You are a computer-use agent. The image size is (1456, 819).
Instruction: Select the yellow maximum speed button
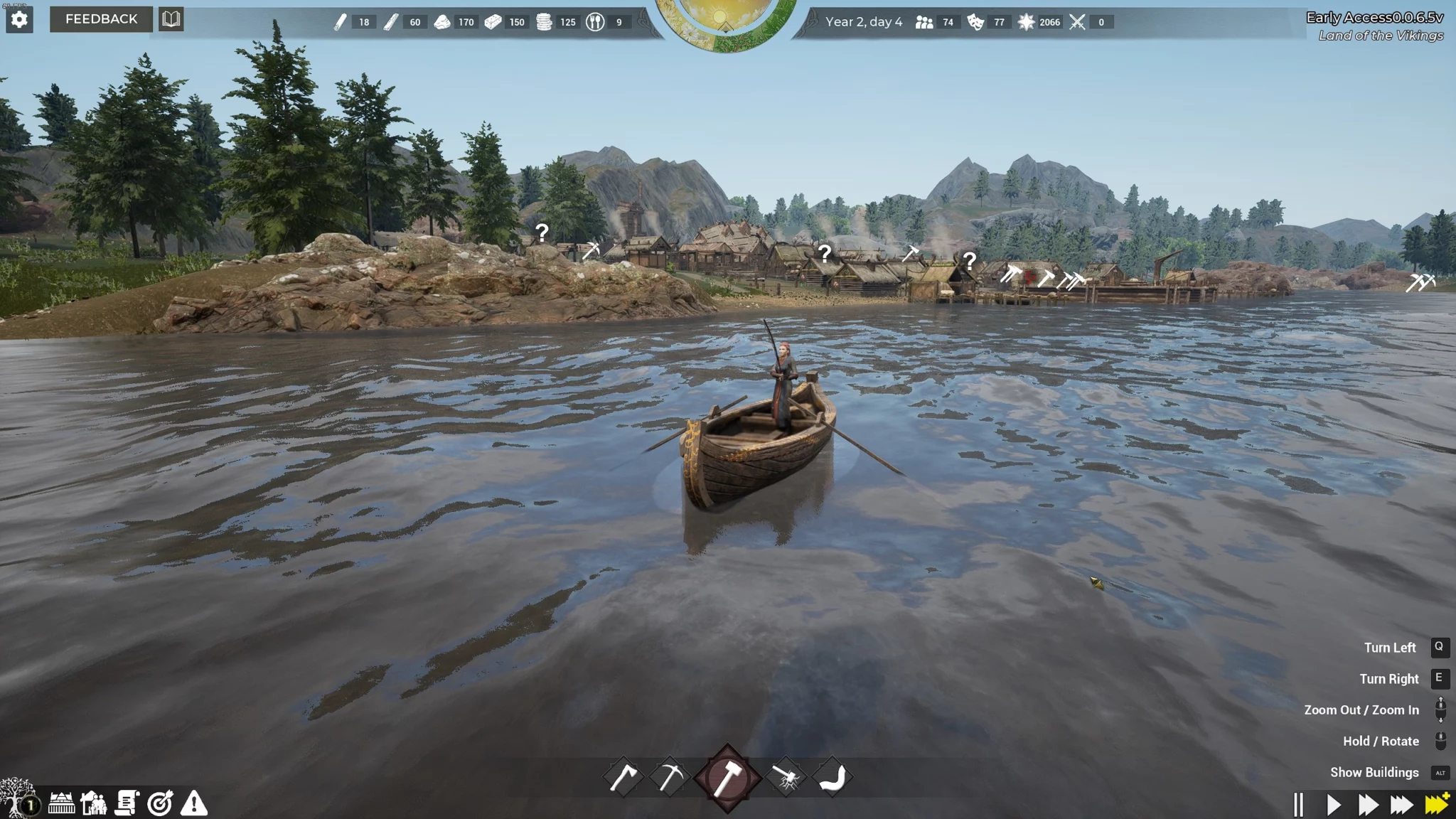click(1437, 804)
